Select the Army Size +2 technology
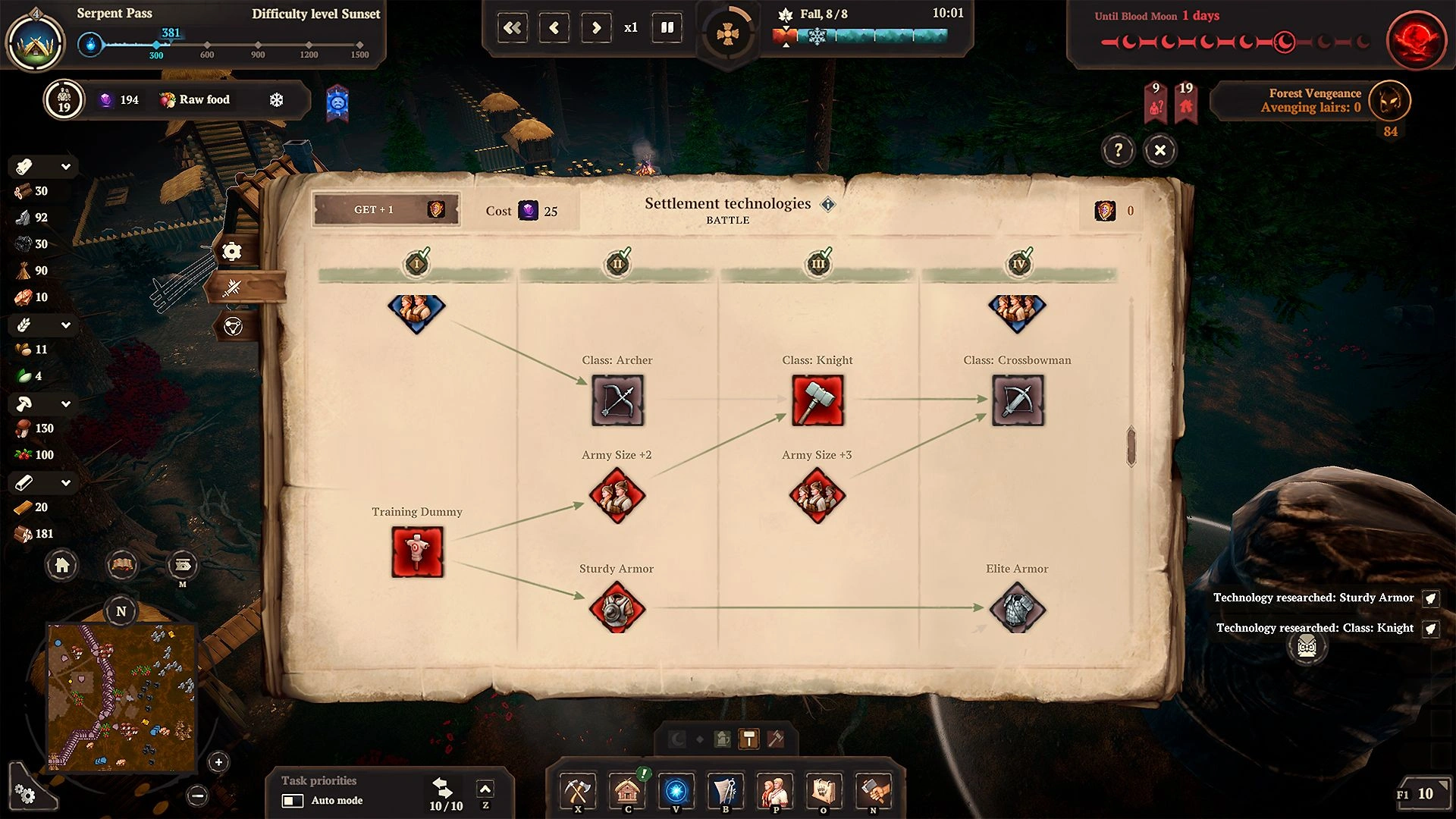 (x=617, y=495)
